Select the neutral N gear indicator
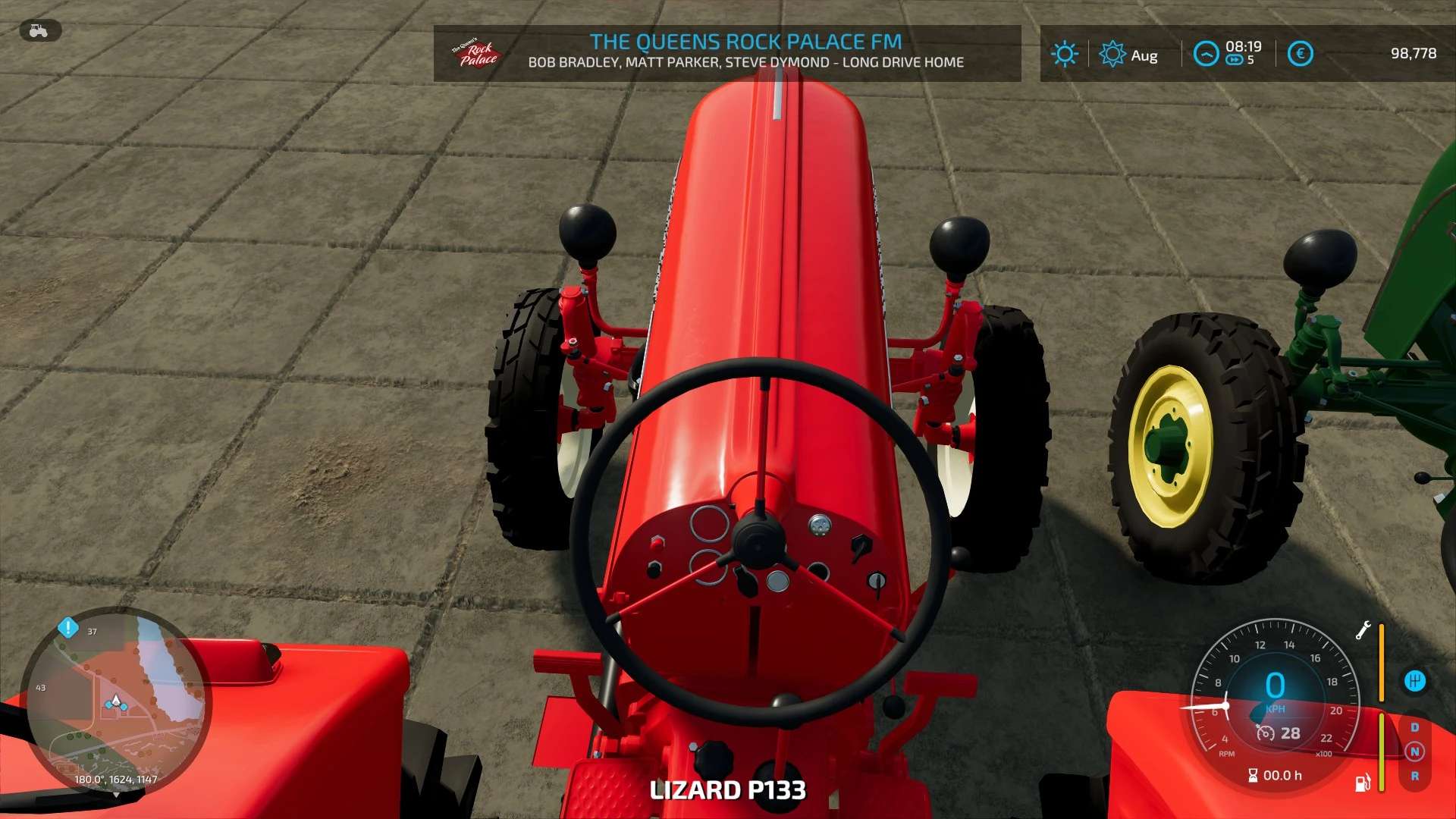 1414,752
